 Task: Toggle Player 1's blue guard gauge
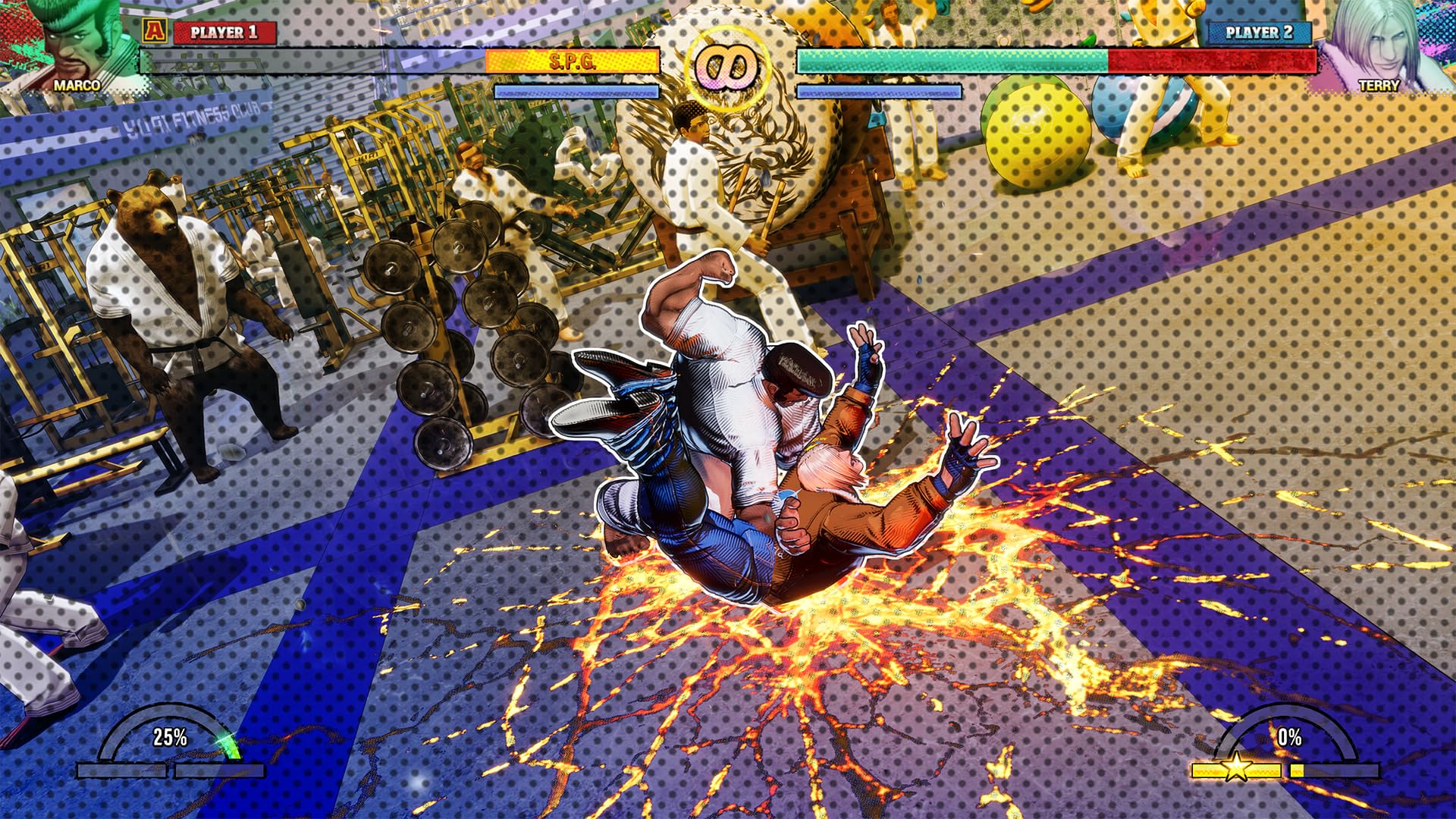click(x=576, y=90)
